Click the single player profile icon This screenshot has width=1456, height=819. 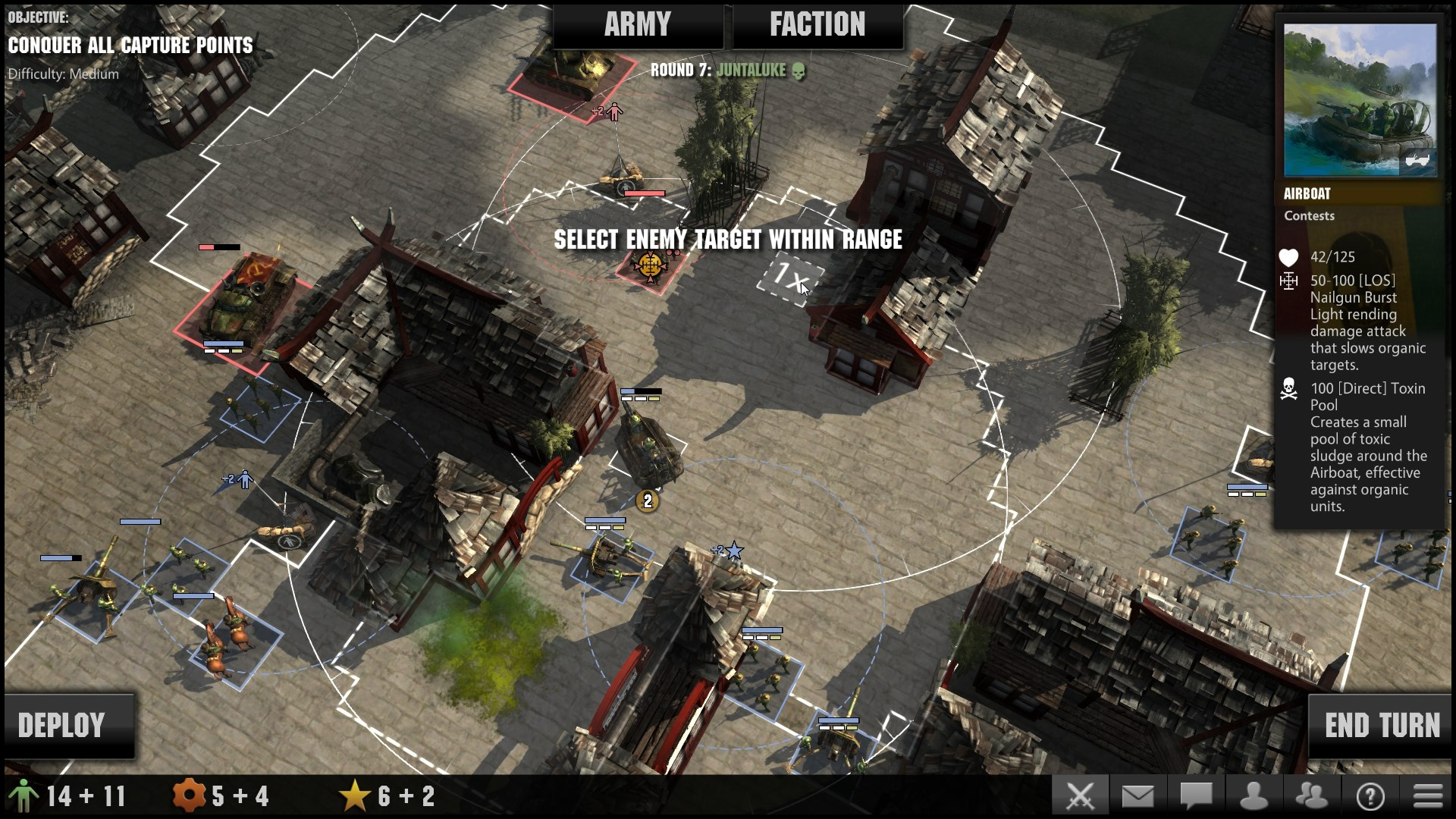(x=1252, y=795)
